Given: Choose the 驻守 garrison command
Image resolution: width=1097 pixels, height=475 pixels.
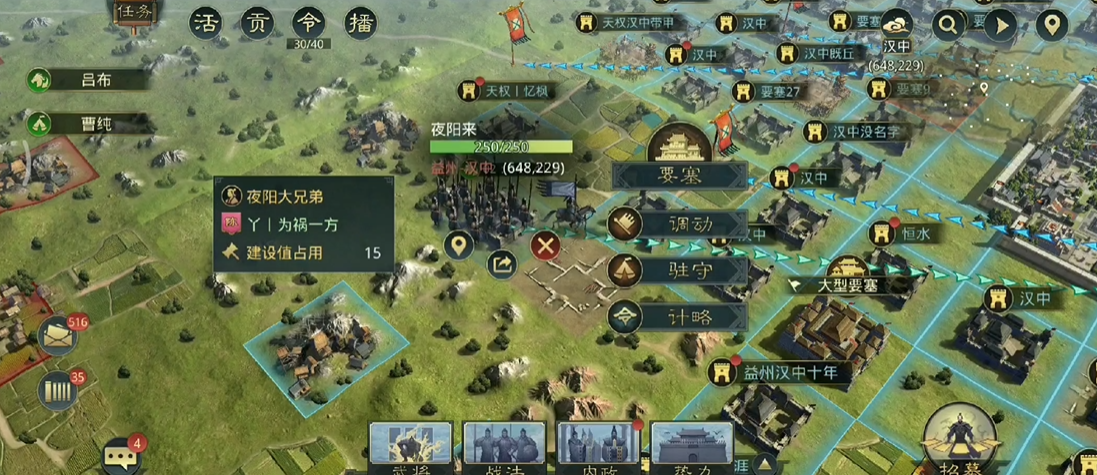Looking at the screenshot, I should point(680,271).
